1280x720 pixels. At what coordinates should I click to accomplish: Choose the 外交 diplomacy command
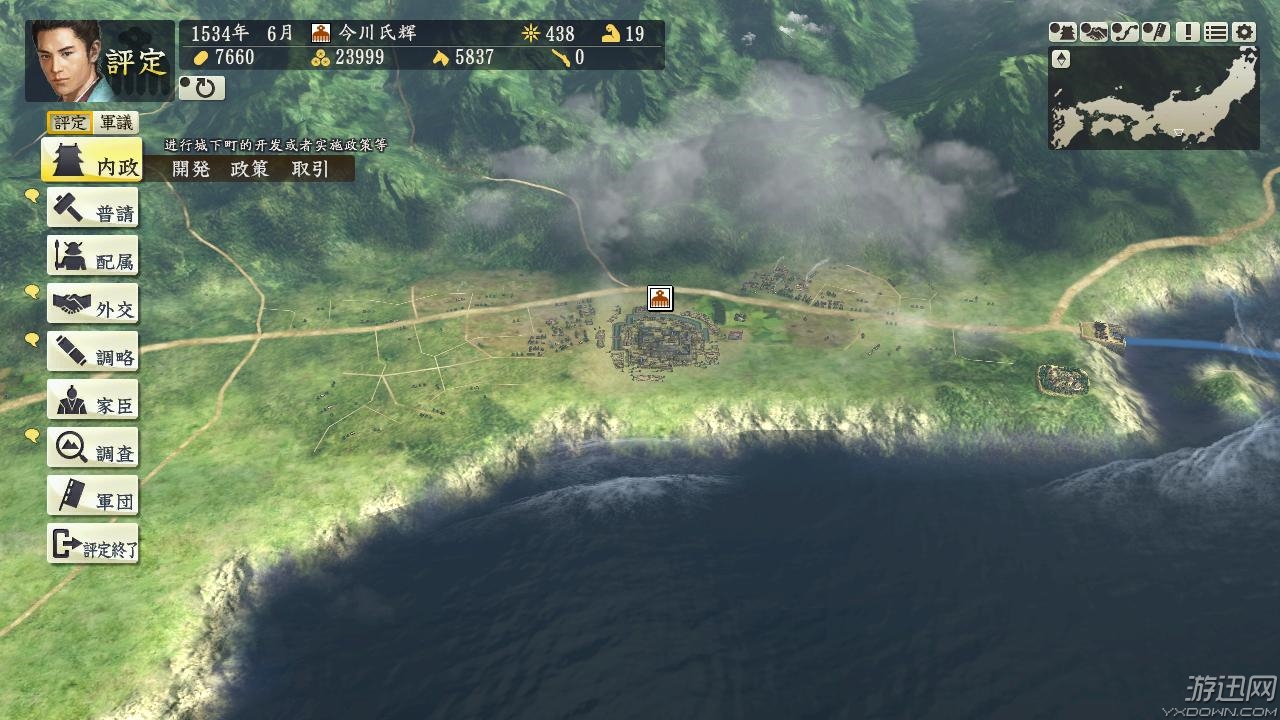point(93,306)
